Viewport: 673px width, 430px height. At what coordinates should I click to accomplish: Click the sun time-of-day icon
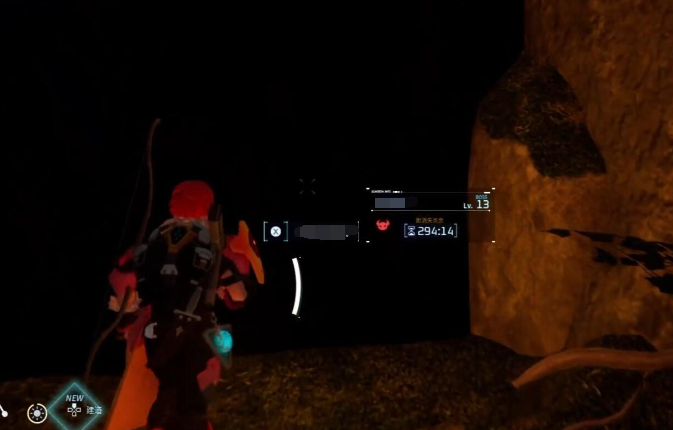37,412
